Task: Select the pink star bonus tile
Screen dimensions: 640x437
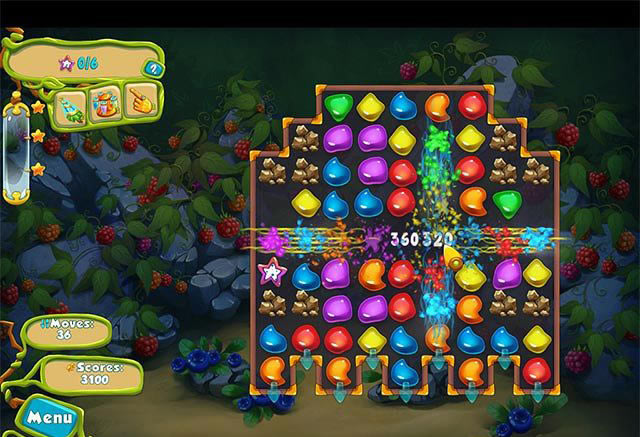Action: point(272,271)
